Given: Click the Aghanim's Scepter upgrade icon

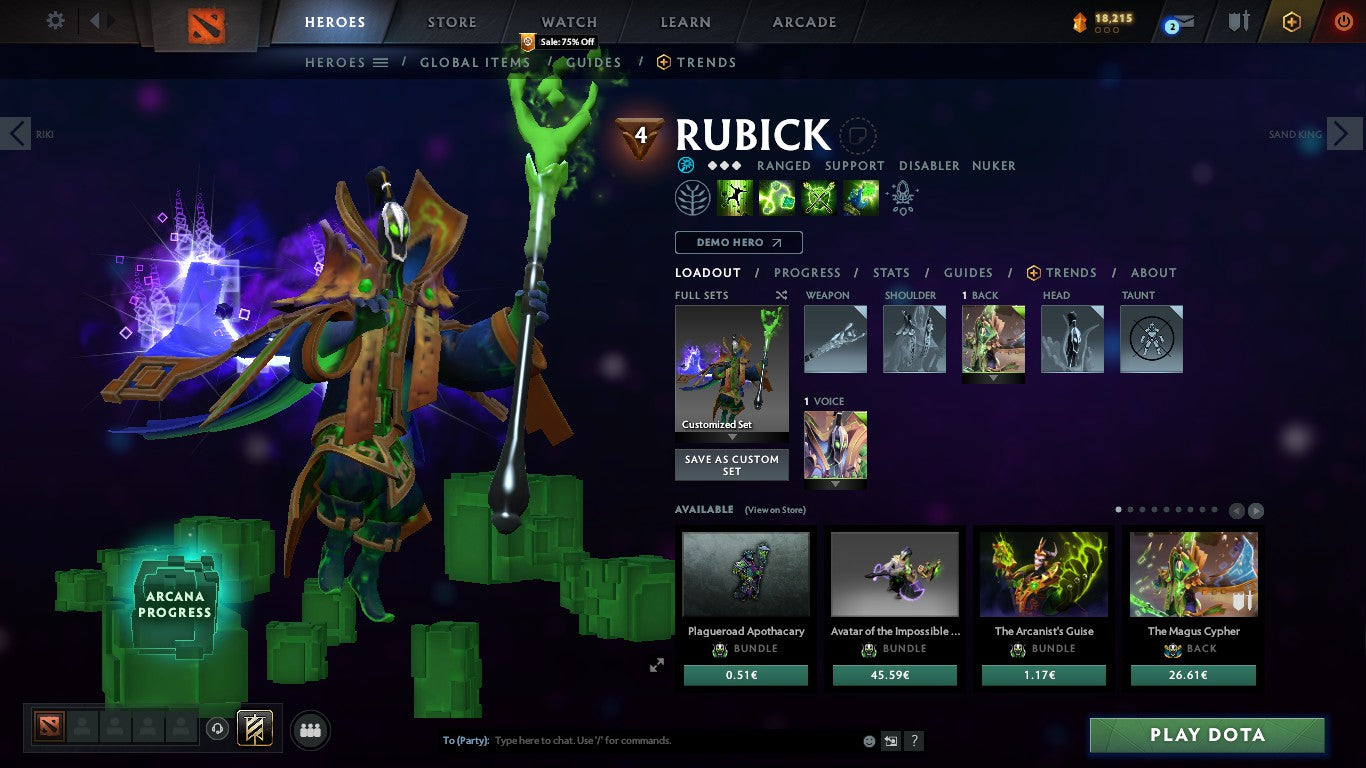Looking at the screenshot, I should click(x=902, y=198).
